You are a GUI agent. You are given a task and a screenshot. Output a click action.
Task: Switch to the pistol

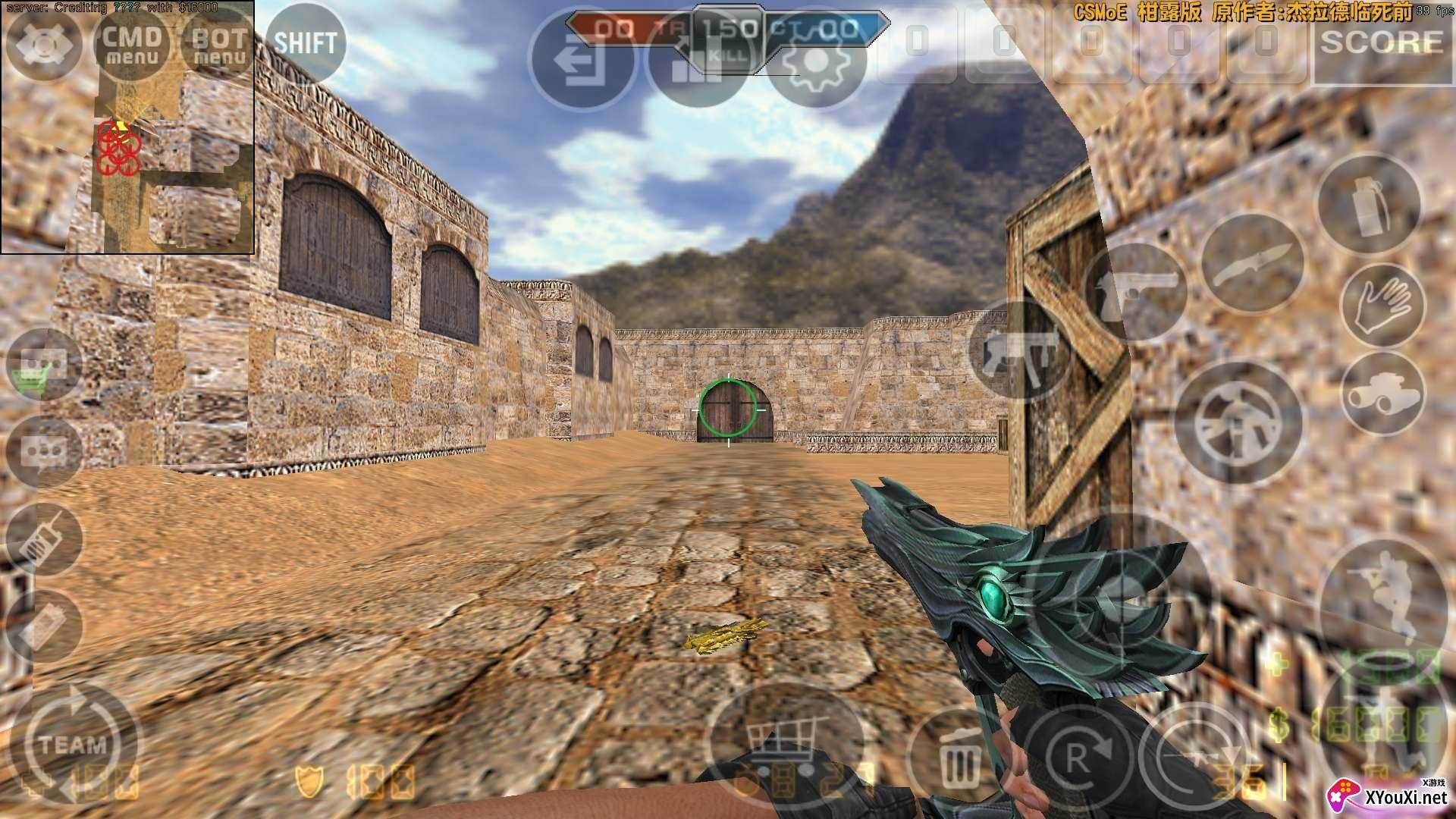coord(1134,292)
